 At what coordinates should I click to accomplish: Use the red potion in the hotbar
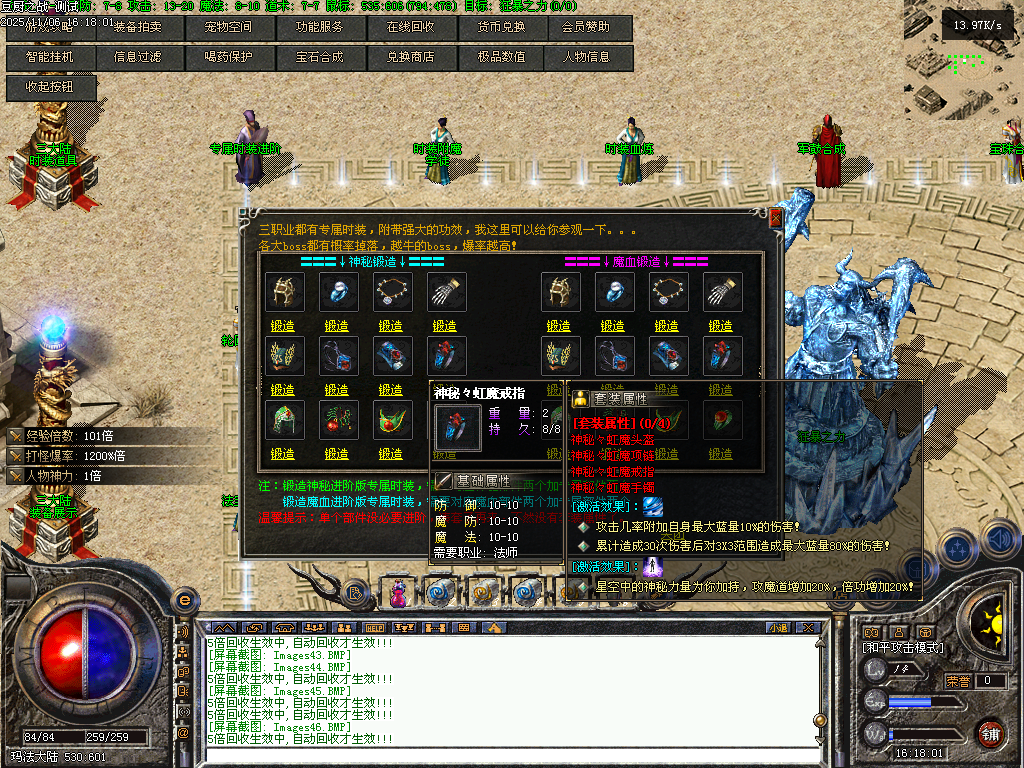[x=398, y=593]
